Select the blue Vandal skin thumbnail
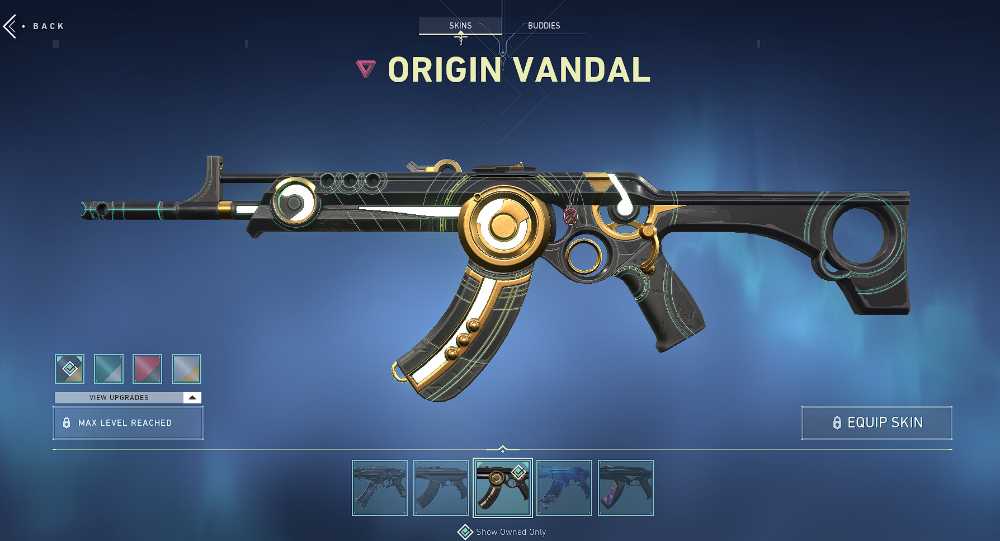The image size is (1000, 541). pyautogui.click(x=563, y=488)
